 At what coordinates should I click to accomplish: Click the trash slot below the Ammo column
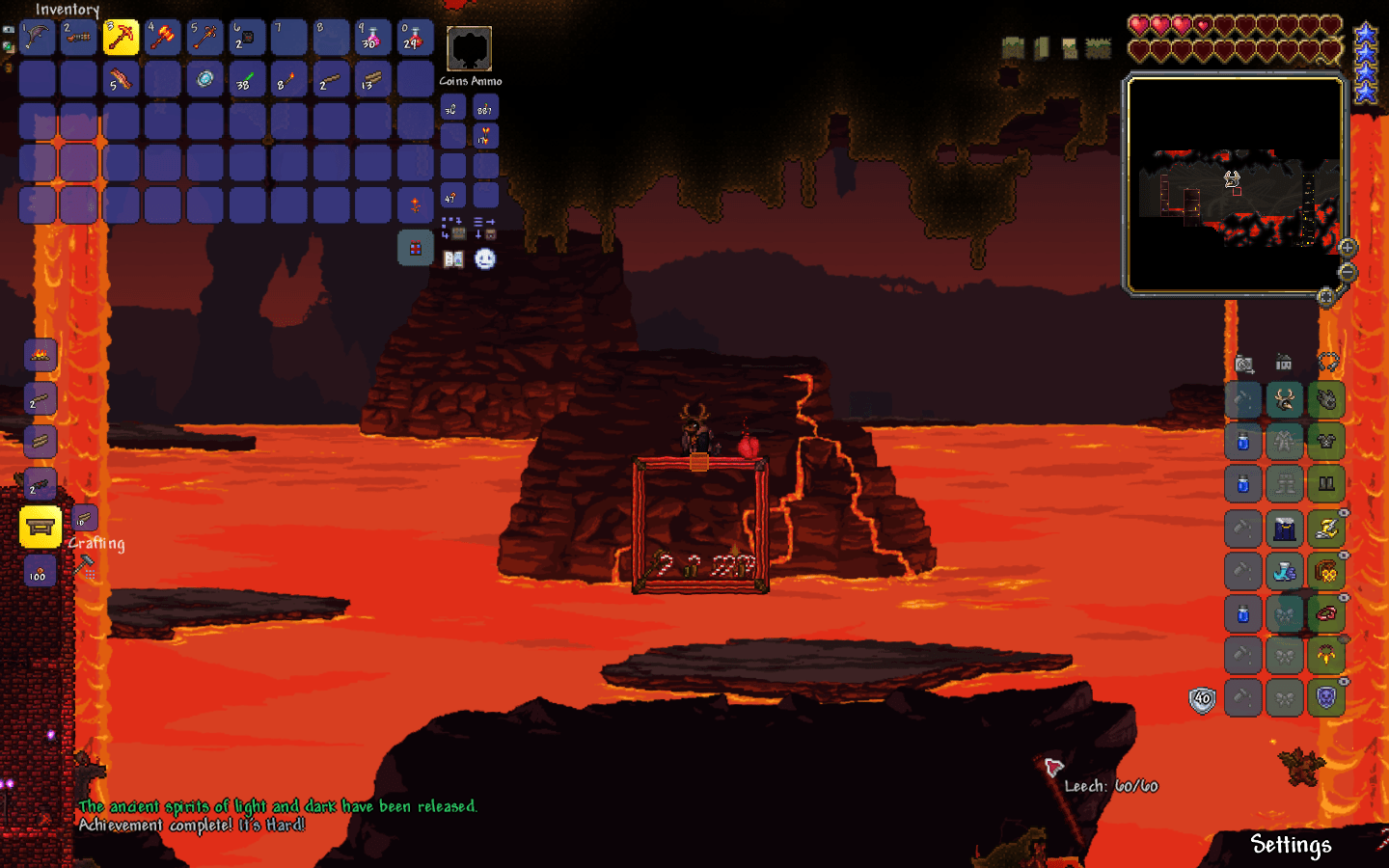[x=415, y=248]
